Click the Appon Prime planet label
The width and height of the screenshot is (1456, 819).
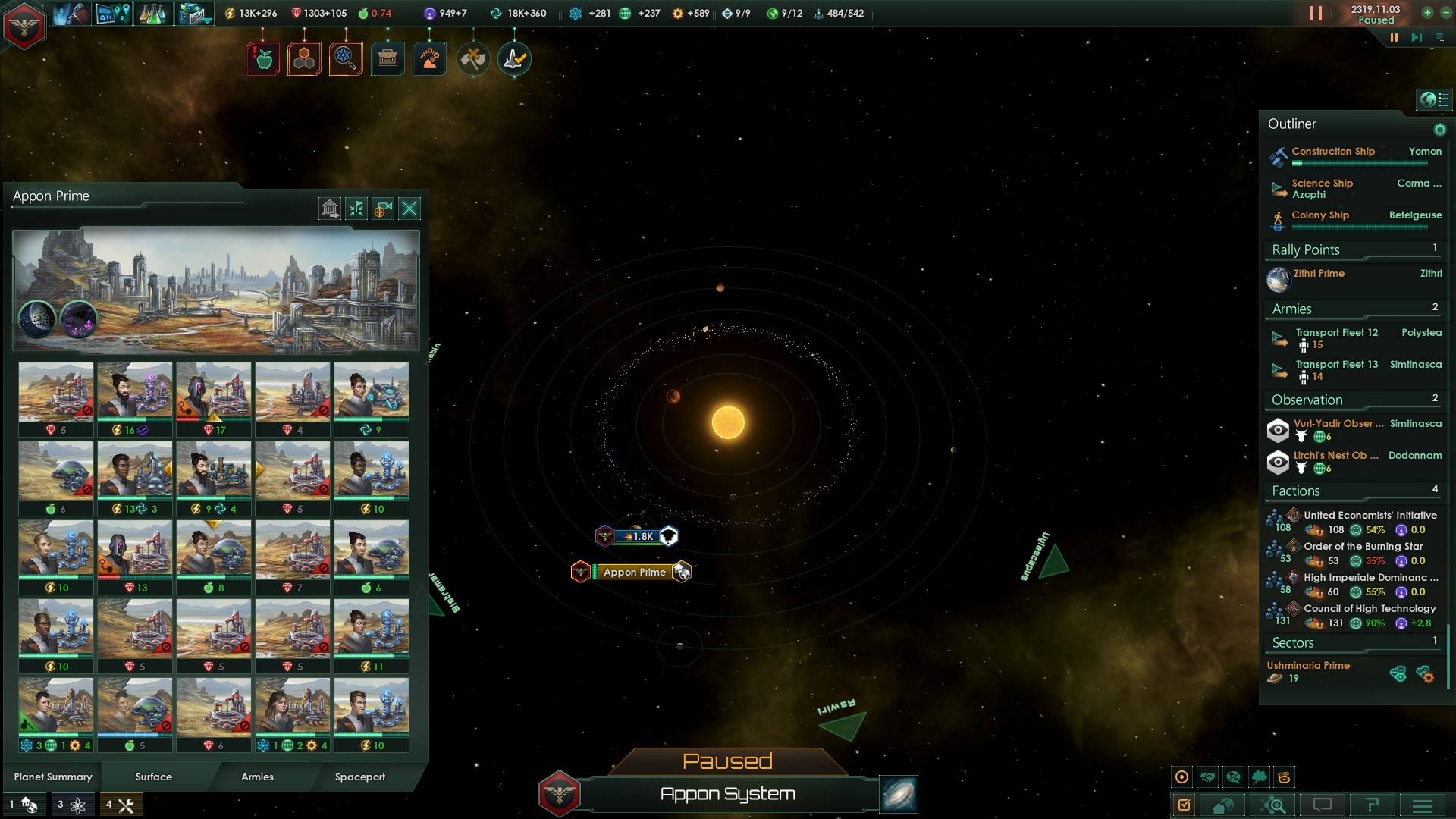(634, 572)
